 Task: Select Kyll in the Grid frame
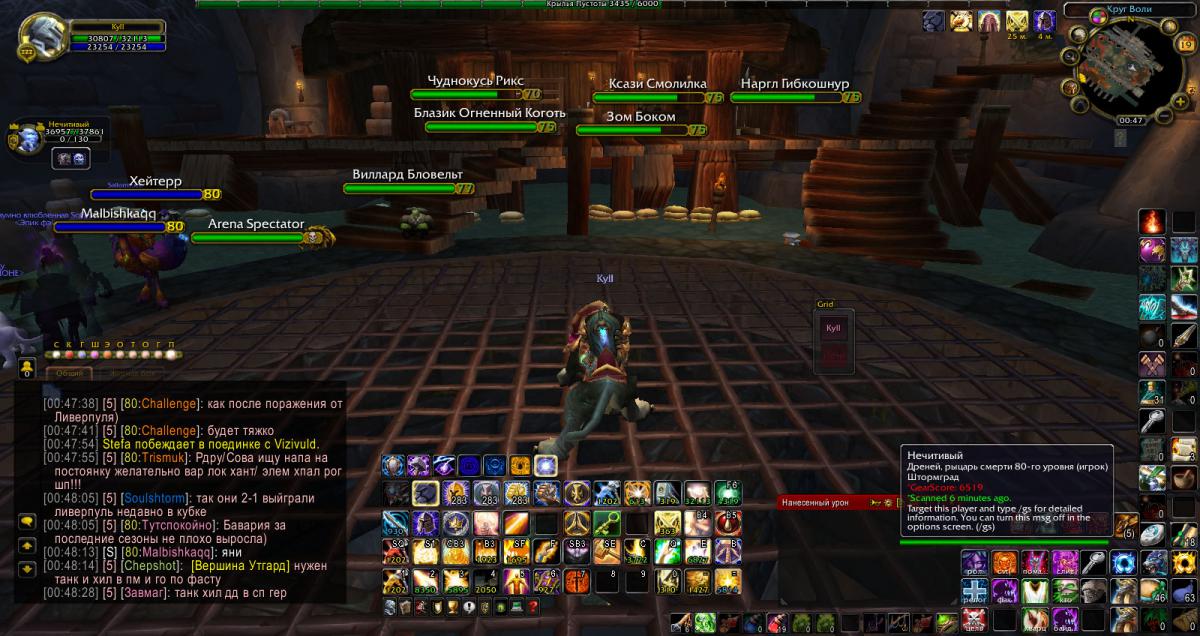click(832, 327)
